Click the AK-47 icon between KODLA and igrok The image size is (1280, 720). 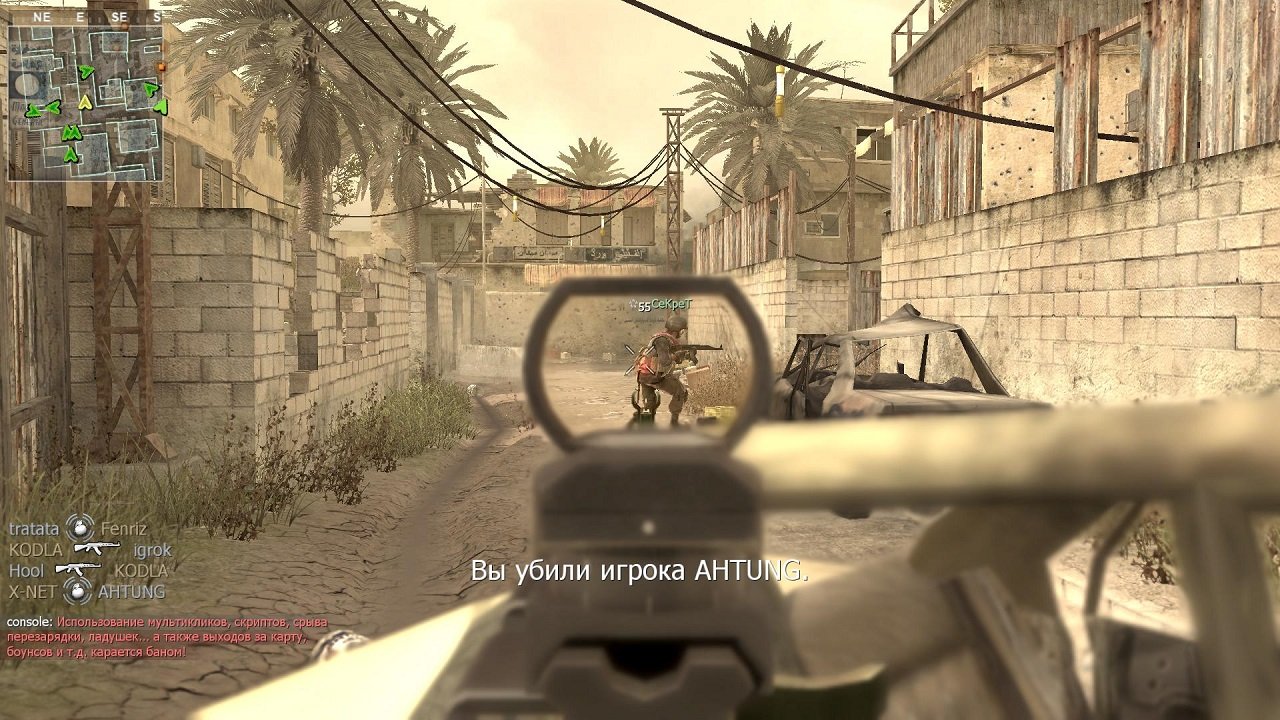[x=97, y=548]
